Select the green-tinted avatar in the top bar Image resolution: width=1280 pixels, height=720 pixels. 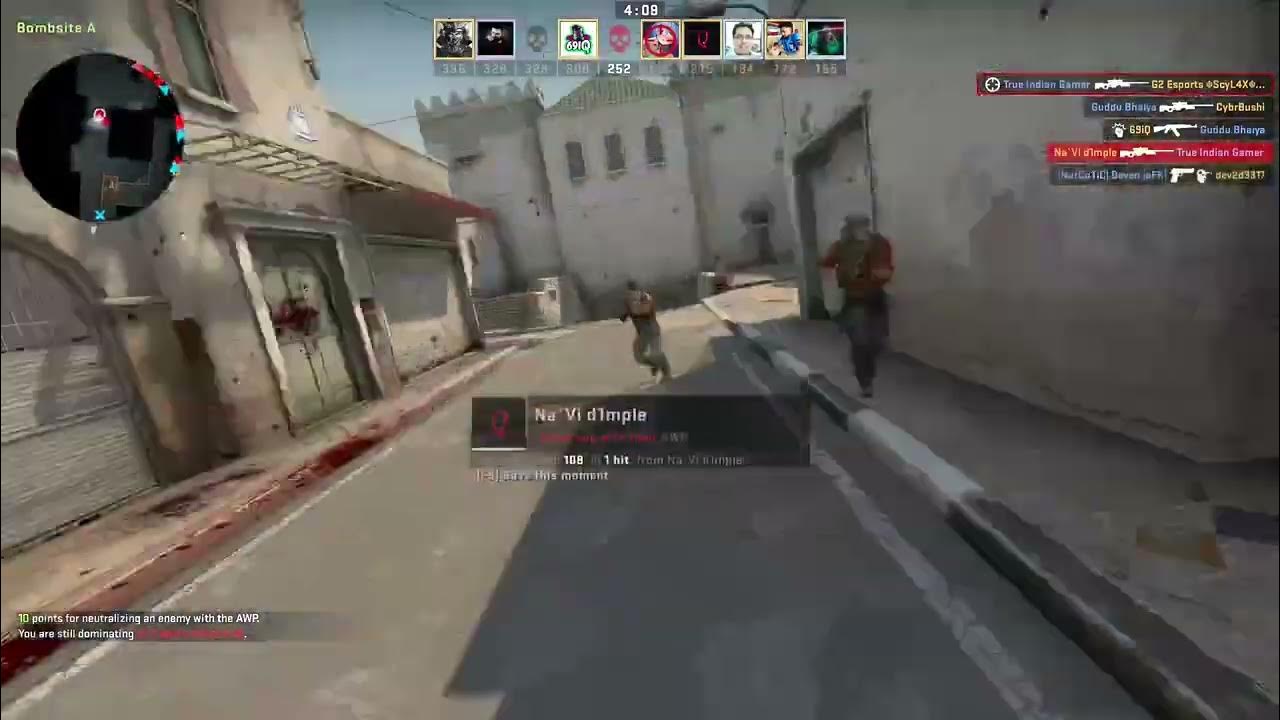(x=826, y=39)
